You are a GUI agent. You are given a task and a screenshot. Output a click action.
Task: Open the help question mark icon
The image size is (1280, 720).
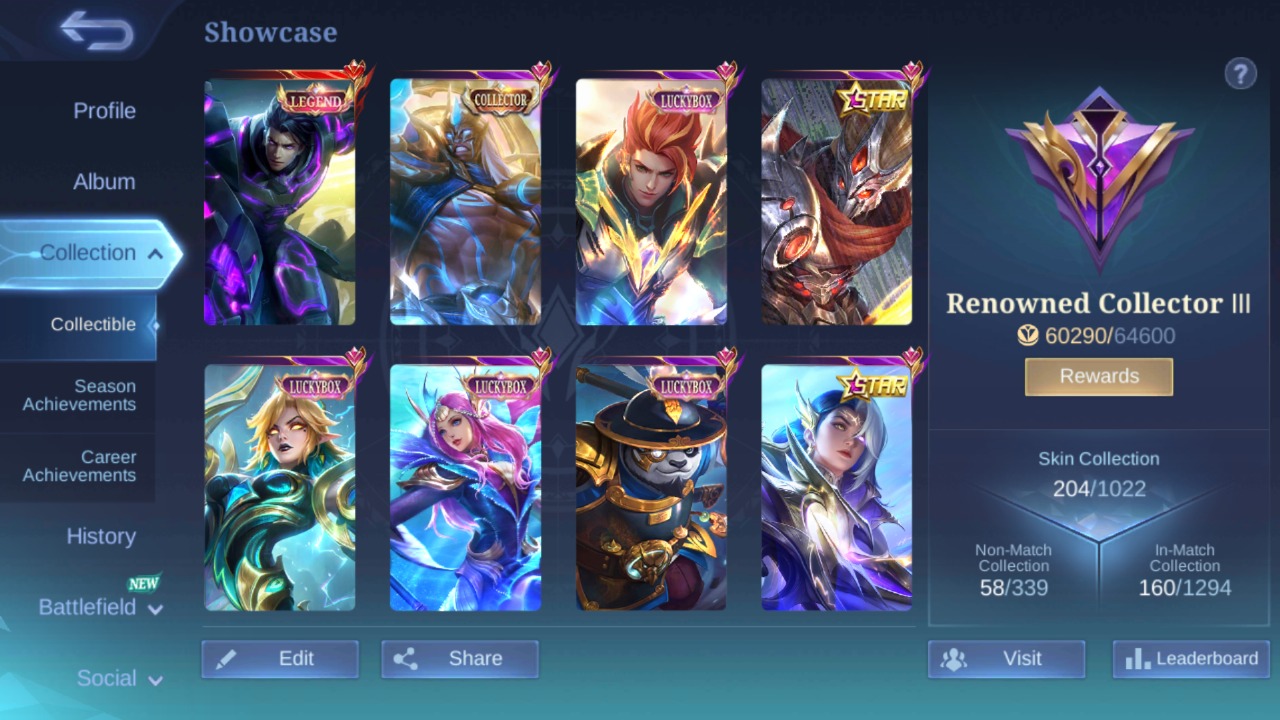point(1240,73)
